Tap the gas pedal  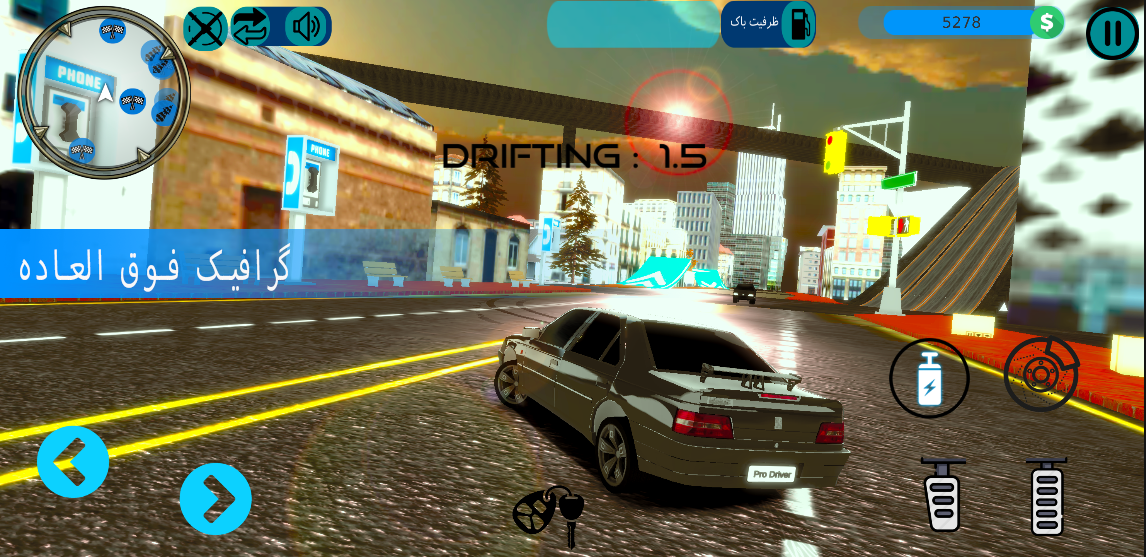coord(1047,496)
